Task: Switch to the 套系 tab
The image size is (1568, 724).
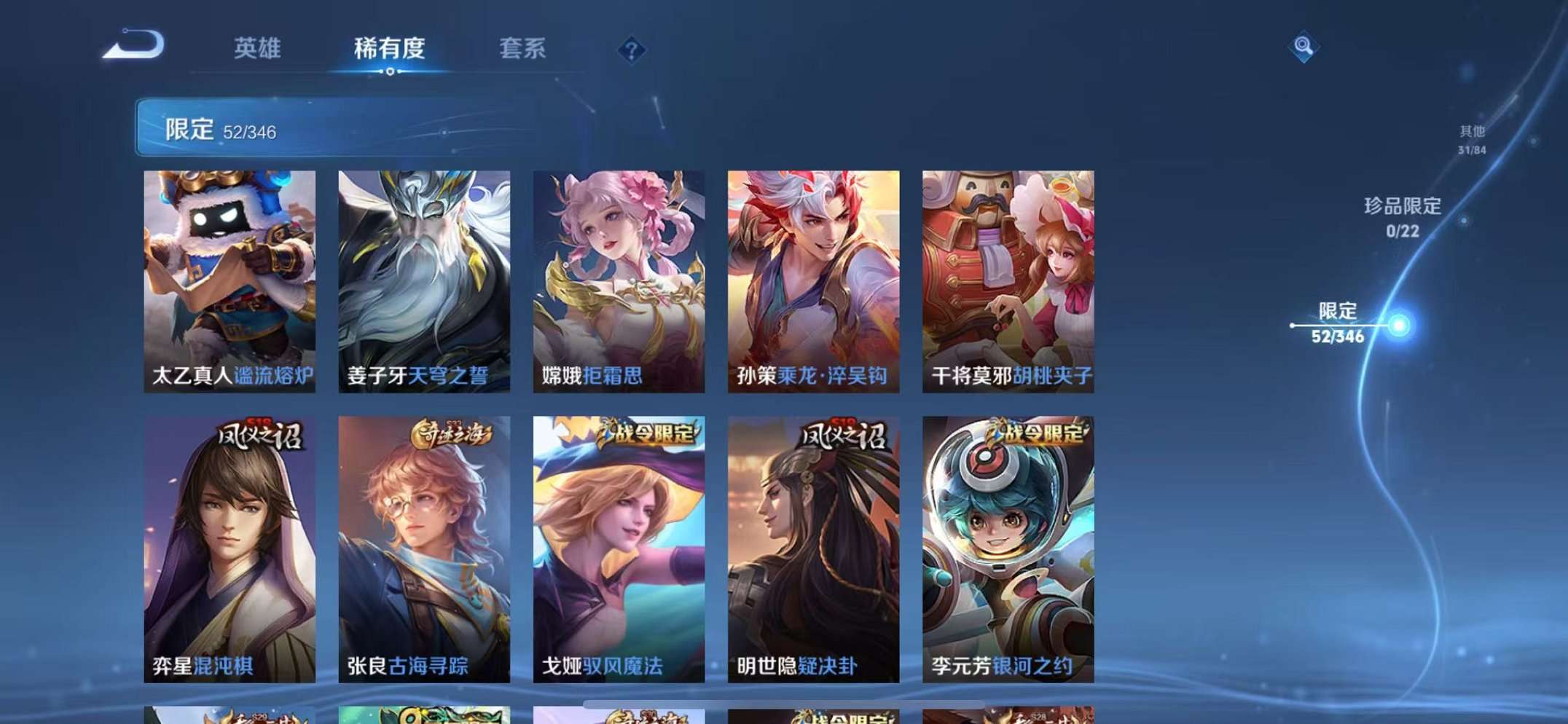Action: [522, 48]
